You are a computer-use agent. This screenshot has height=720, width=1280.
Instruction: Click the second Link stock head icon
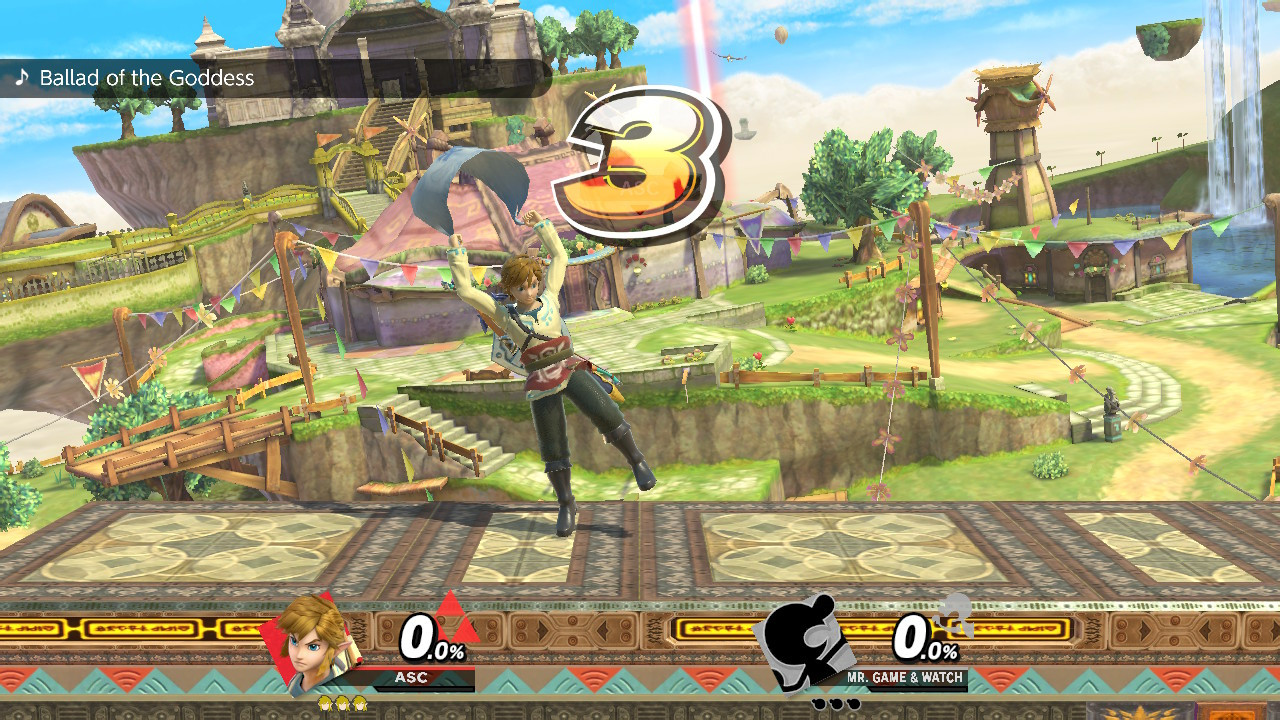coord(341,703)
